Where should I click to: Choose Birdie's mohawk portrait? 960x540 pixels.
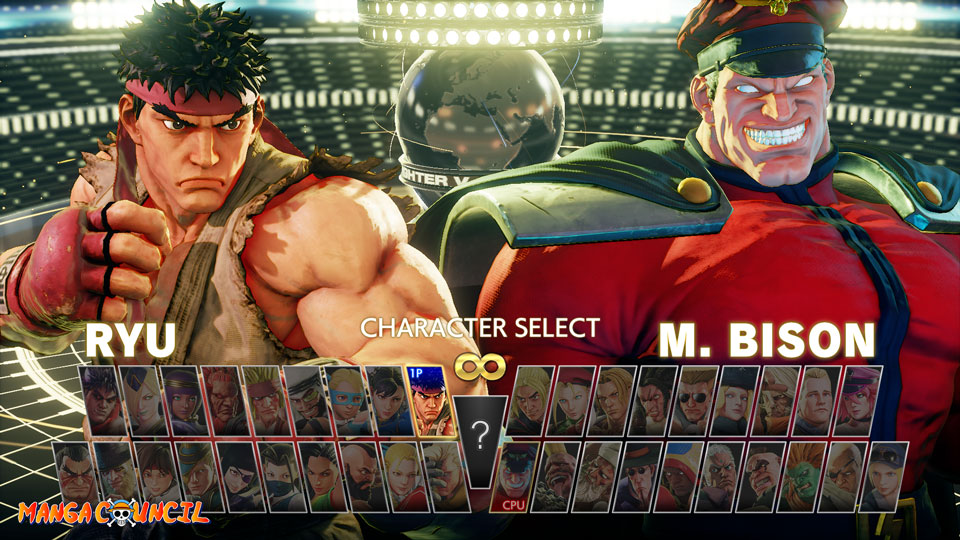[x=559, y=476]
